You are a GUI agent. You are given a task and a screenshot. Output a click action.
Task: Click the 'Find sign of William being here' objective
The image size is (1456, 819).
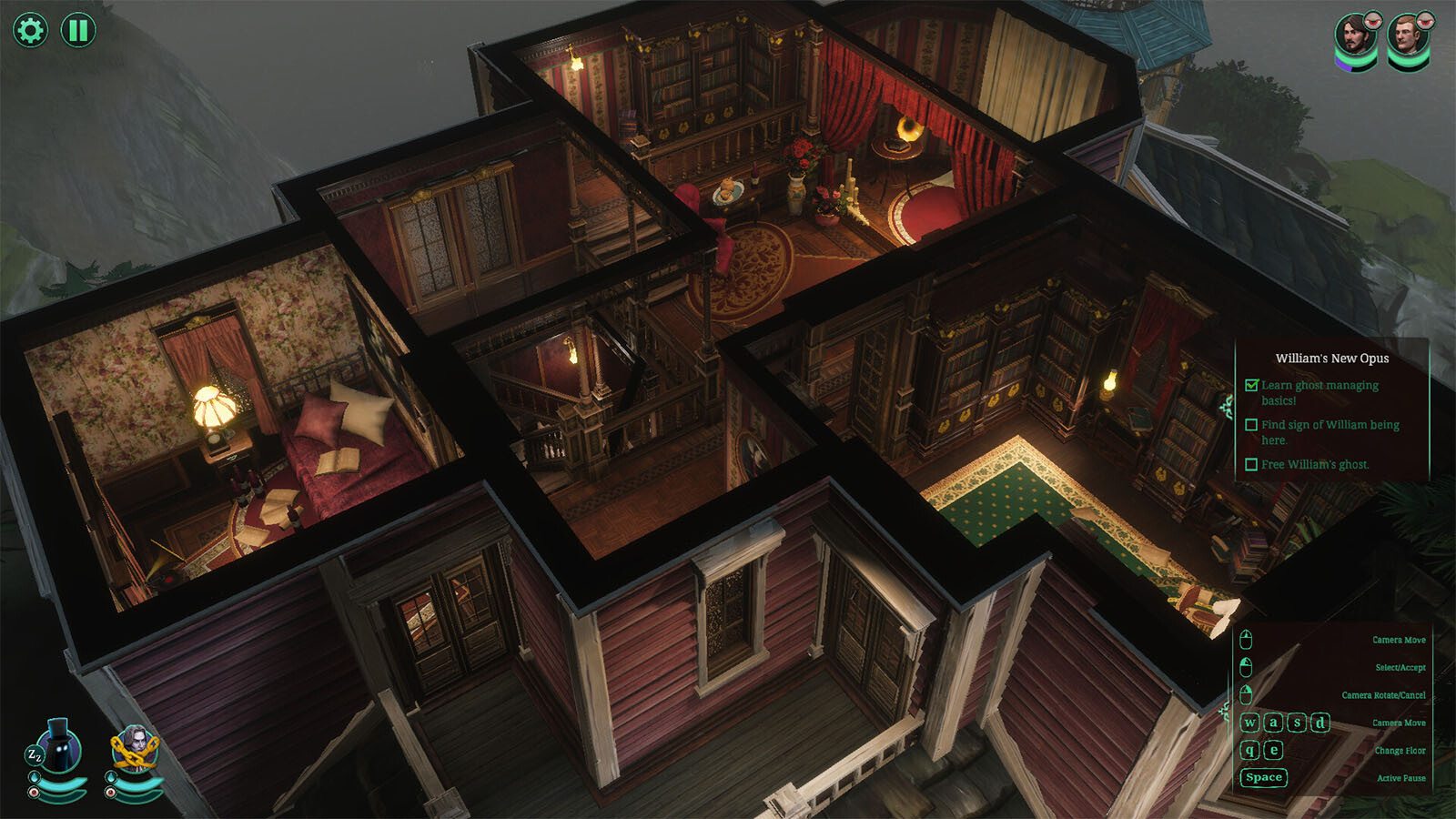(1330, 431)
